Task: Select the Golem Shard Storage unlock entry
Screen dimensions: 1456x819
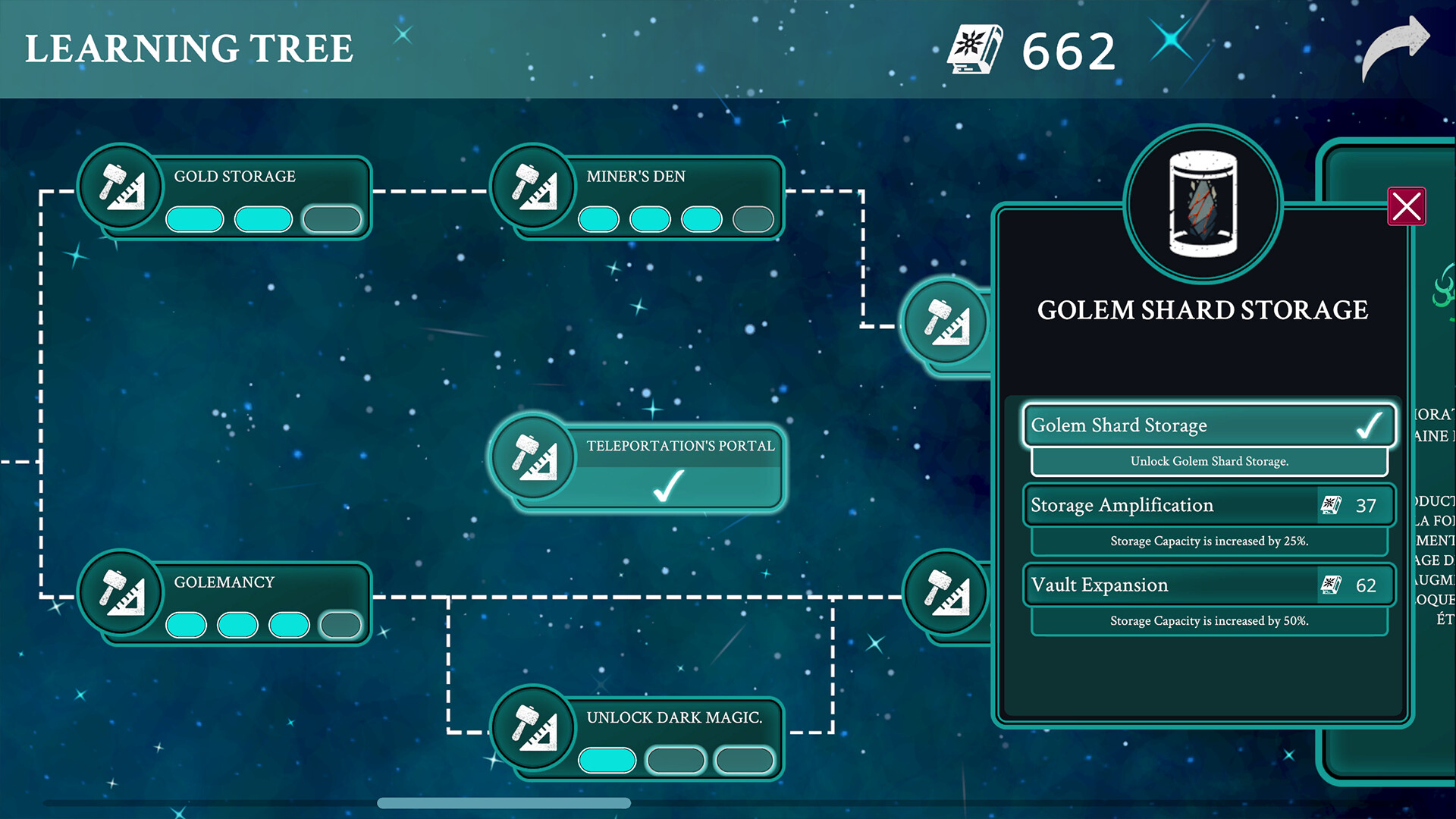Action: point(1183,426)
